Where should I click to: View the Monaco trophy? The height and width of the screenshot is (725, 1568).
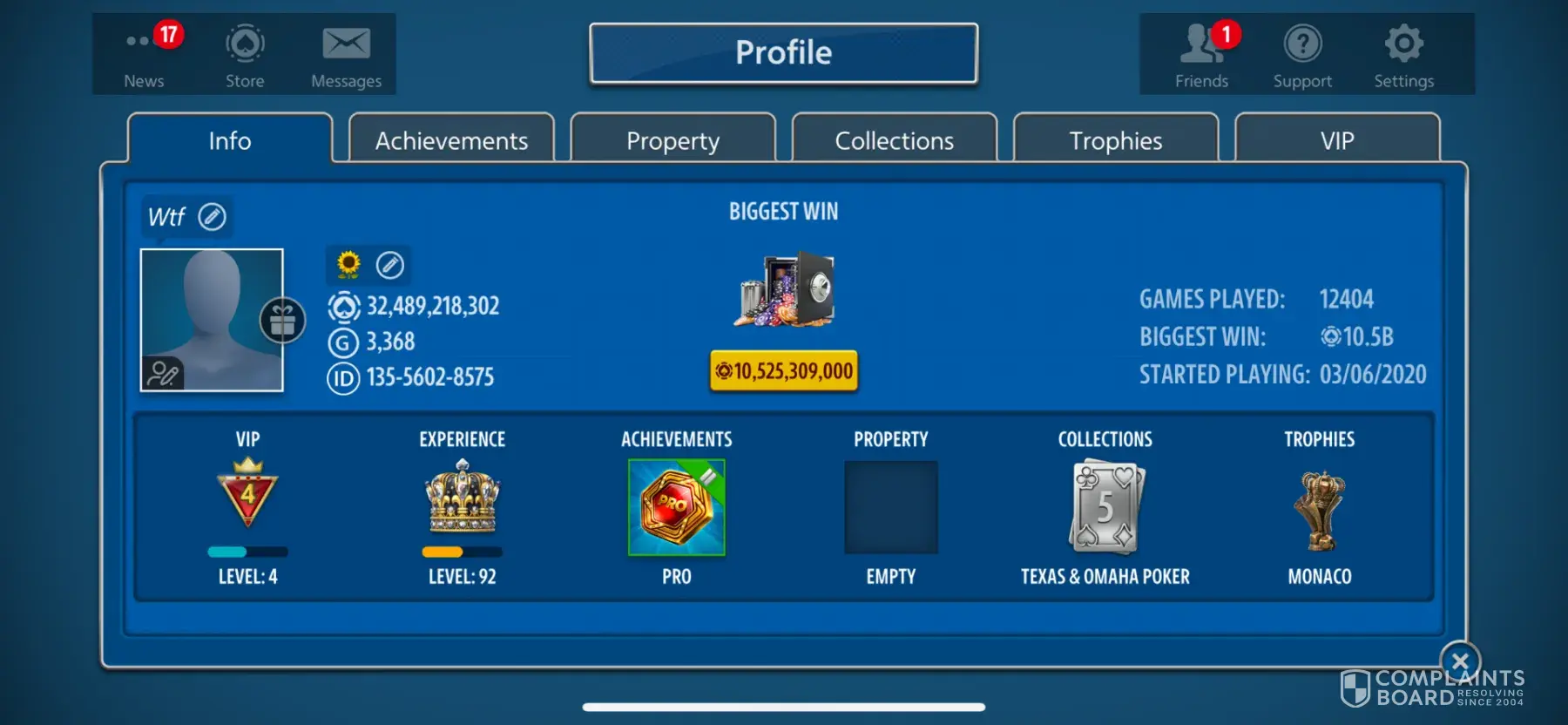pos(1320,512)
